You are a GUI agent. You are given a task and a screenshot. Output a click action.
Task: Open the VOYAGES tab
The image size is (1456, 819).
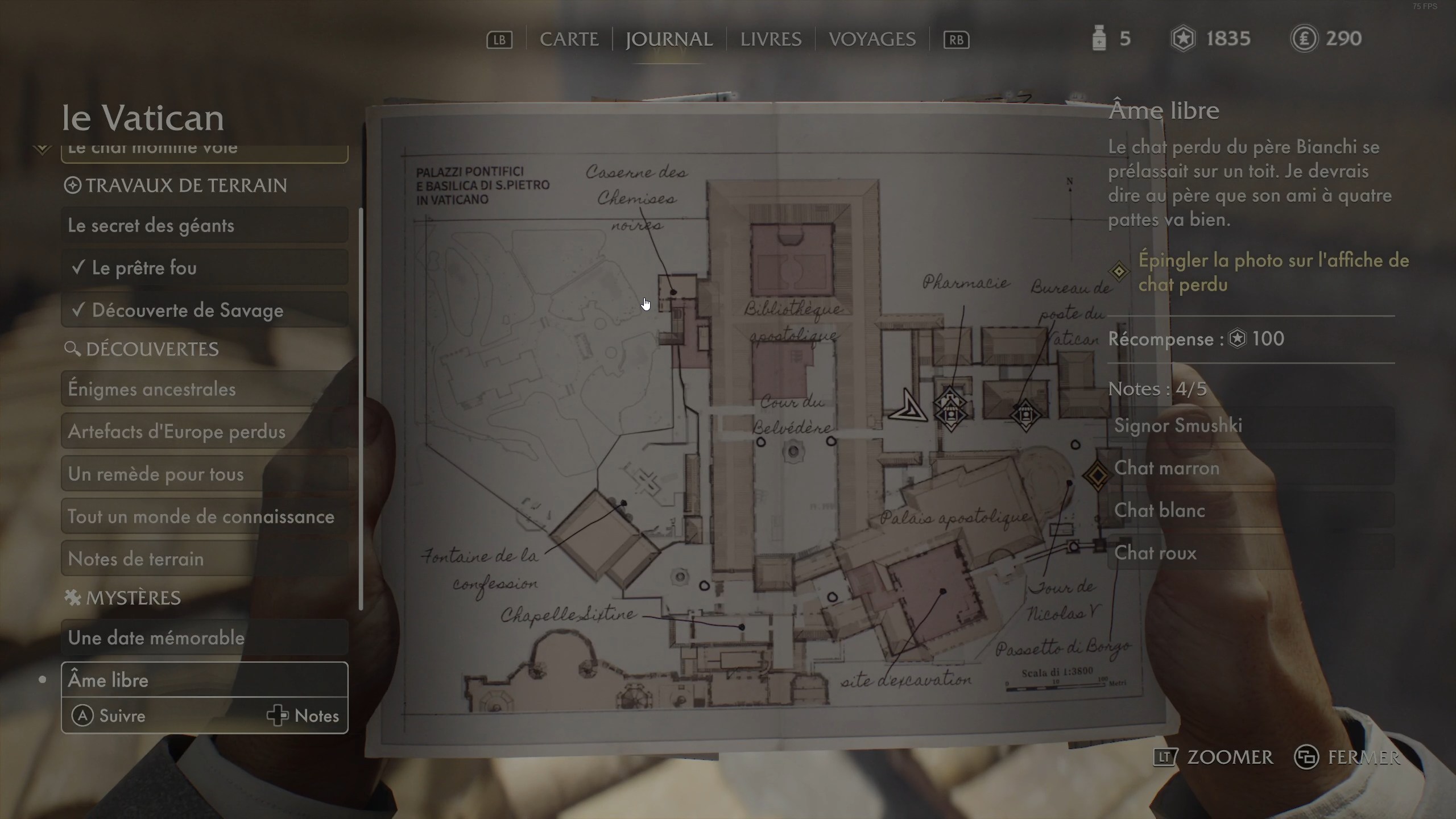pyautogui.click(x=872, y=39)
